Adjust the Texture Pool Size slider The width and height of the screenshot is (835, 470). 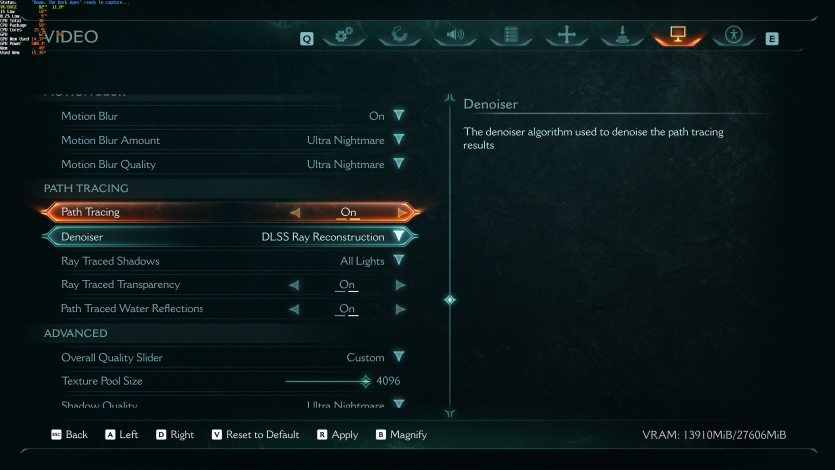click(x=366, y=381)
